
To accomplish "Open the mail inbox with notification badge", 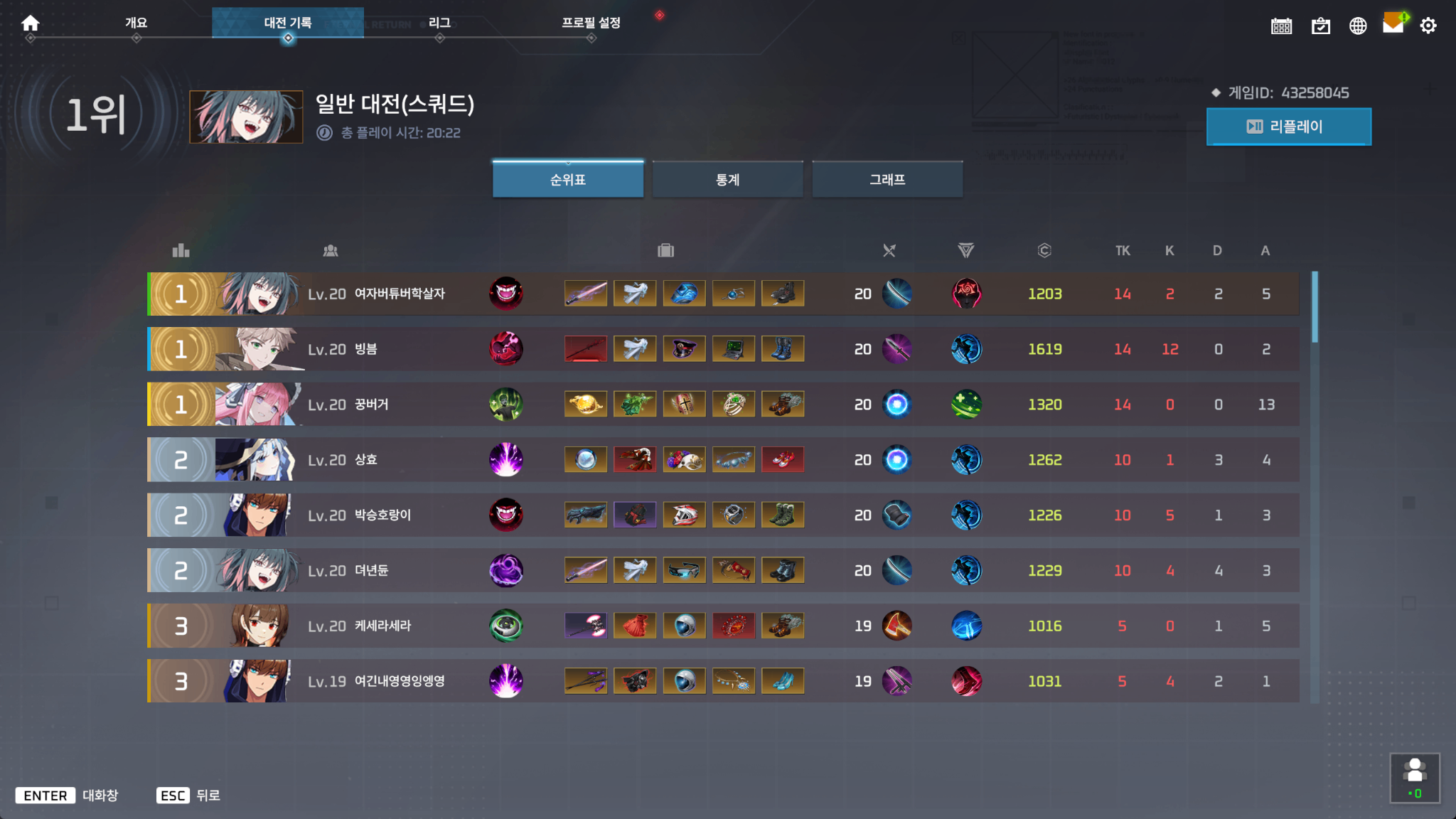I will (1392, 26).
